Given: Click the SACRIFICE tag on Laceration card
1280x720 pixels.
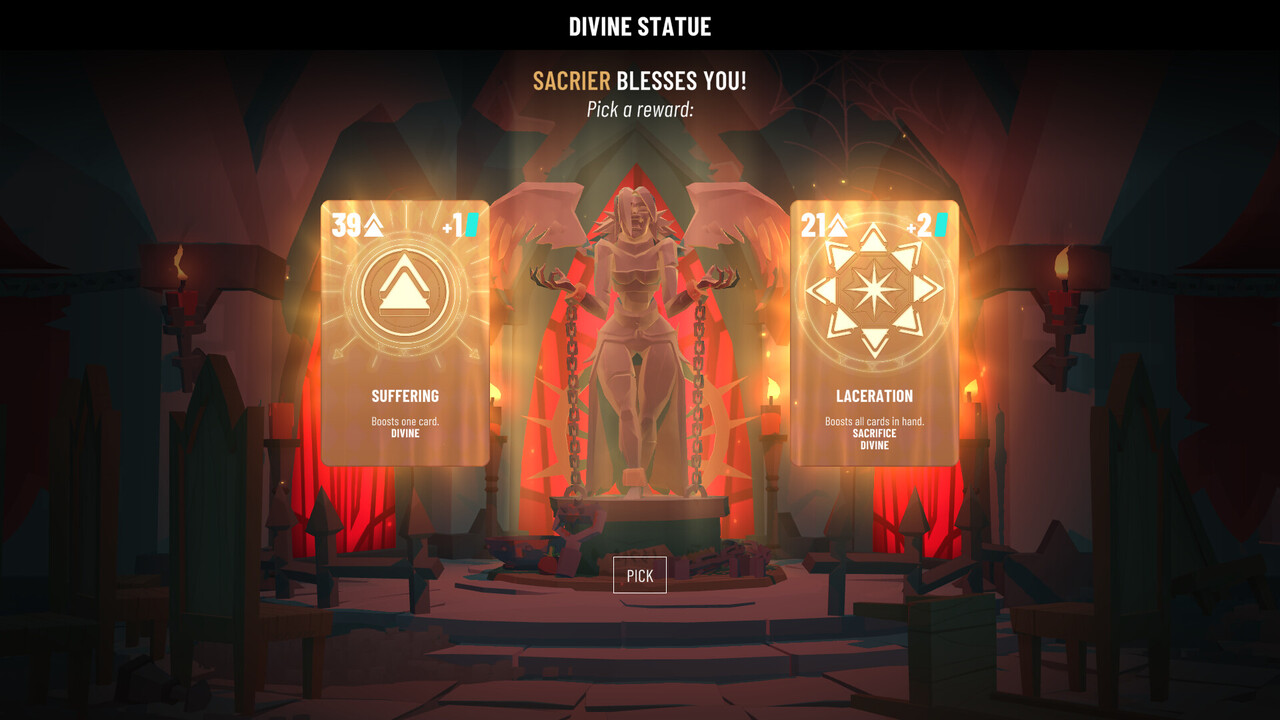Looking at the screenshot, I should click(875, 435).
